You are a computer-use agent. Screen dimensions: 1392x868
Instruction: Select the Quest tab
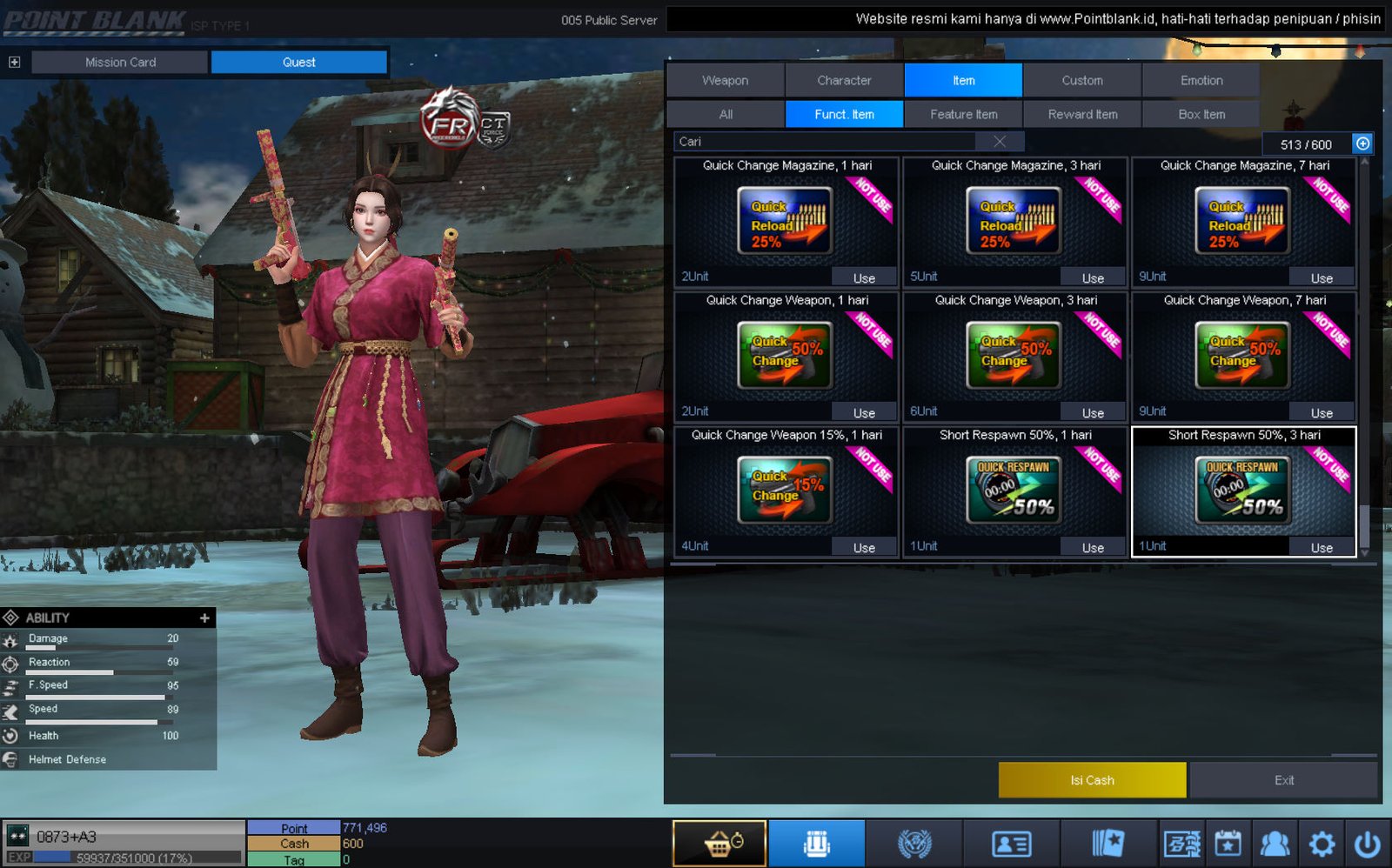pyautogui.click(x=298, y=62)
